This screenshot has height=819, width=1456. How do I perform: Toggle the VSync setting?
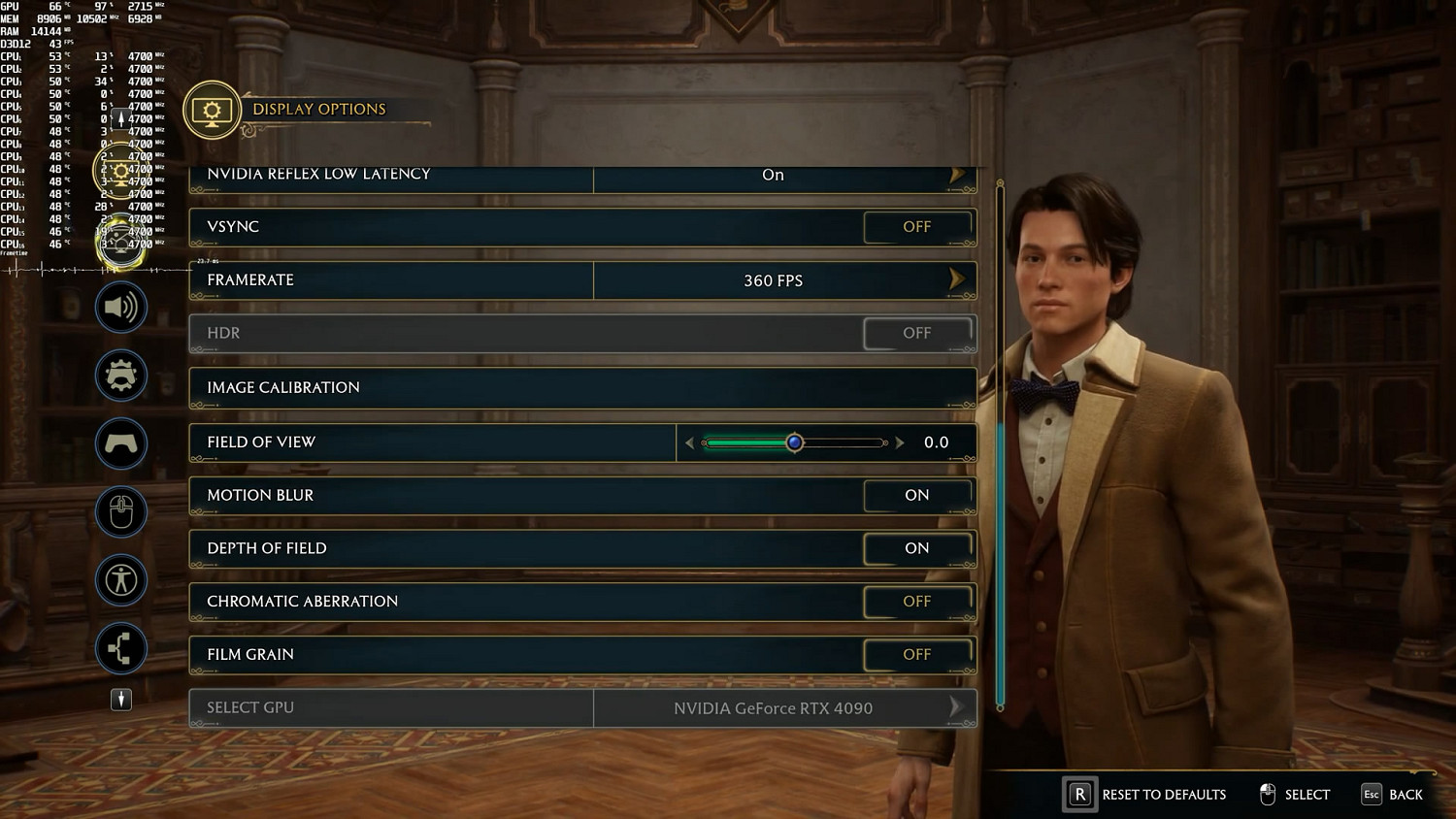coord(916,227)
